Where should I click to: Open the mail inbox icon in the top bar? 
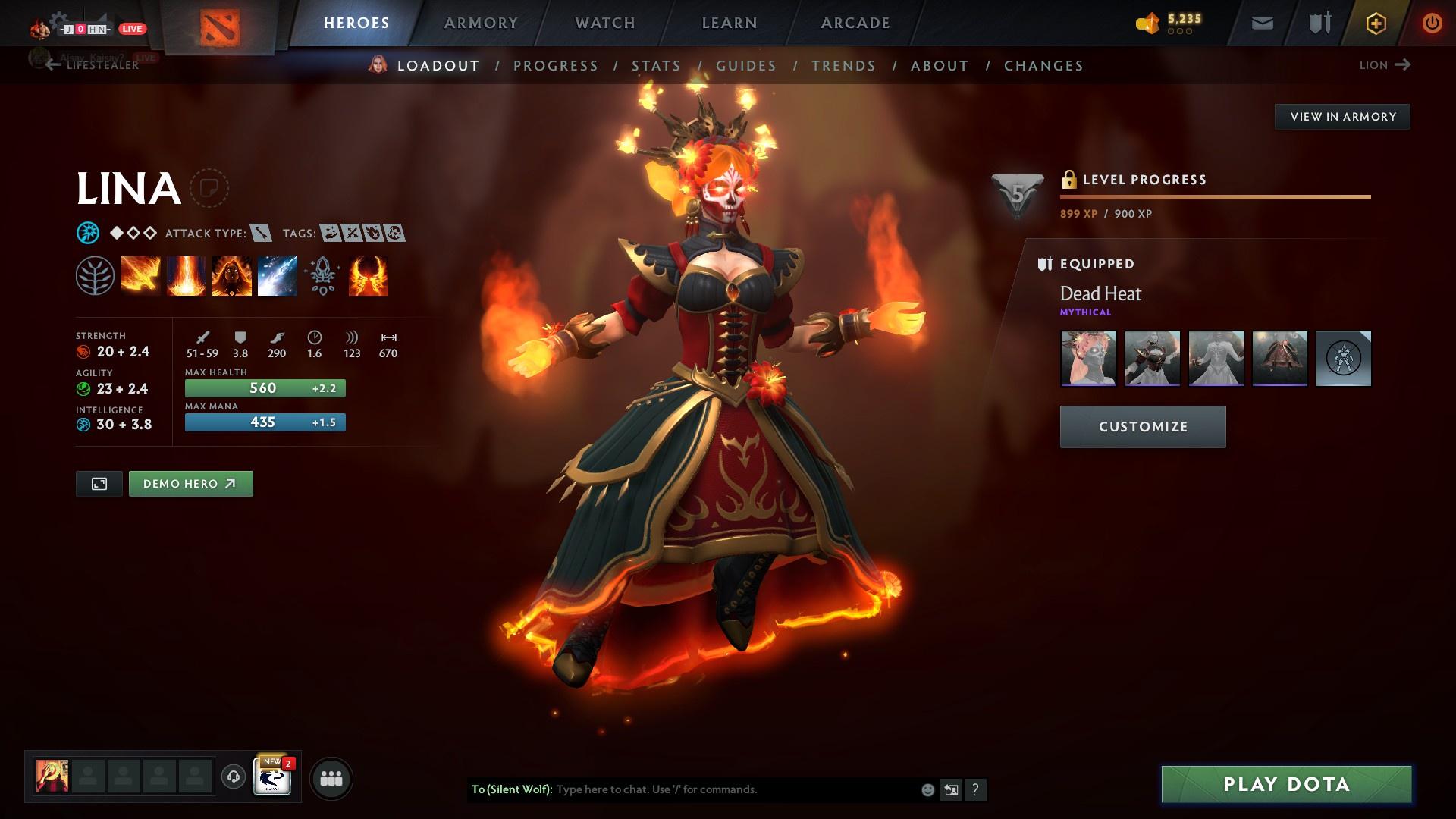(1261, 23)
